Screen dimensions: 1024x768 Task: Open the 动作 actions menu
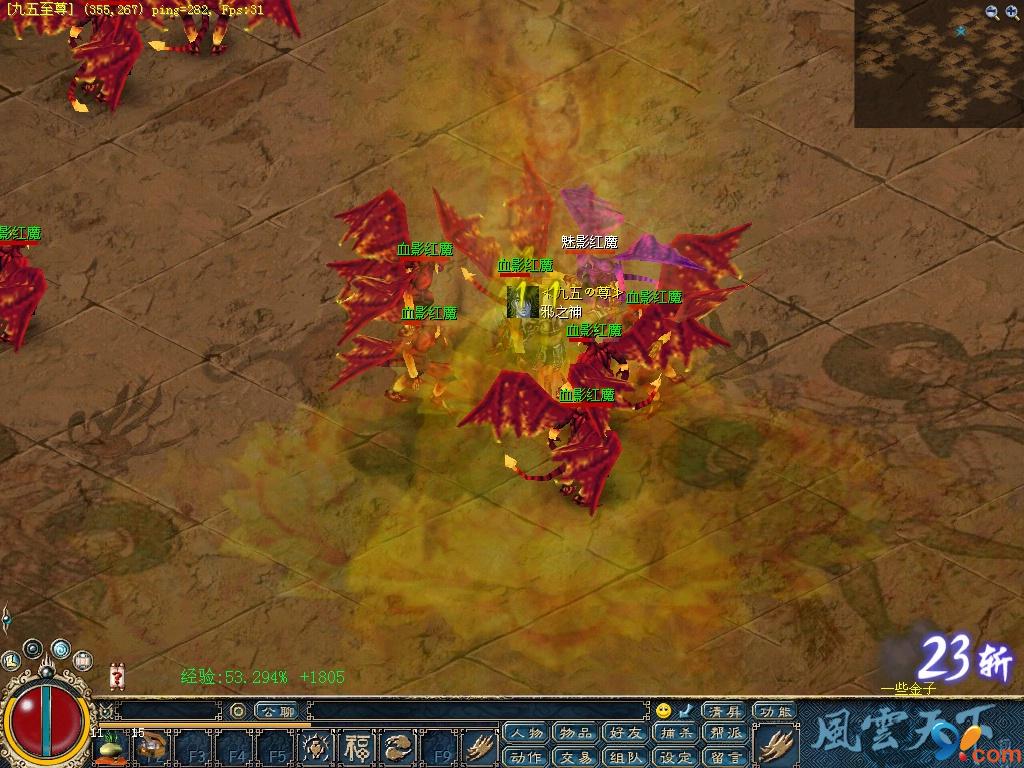click(x=527, y=757)
